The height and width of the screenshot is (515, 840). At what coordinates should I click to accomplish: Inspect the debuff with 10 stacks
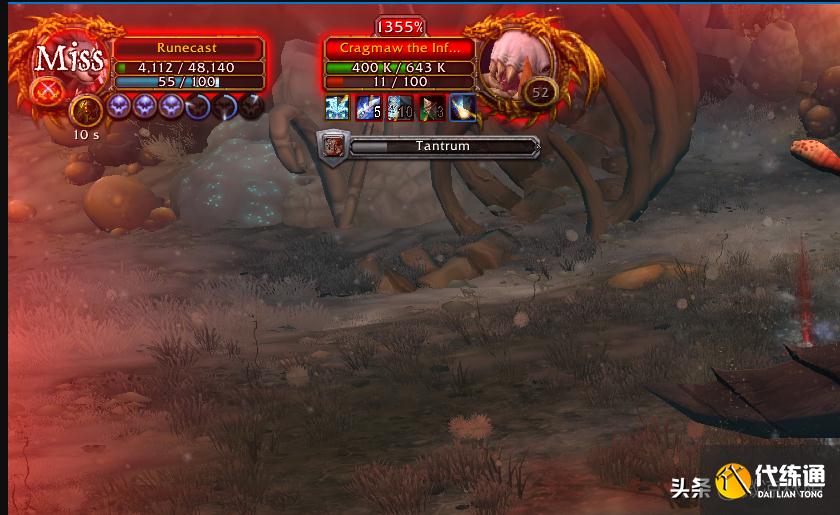[399, 108]
